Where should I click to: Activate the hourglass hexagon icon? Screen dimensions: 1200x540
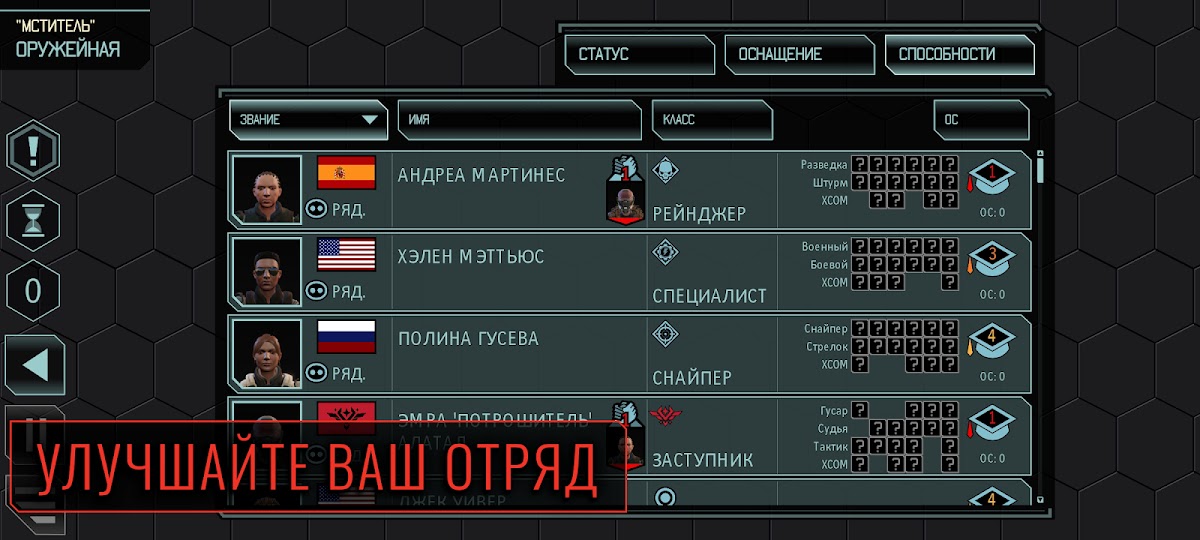click(x=33, y=219)
